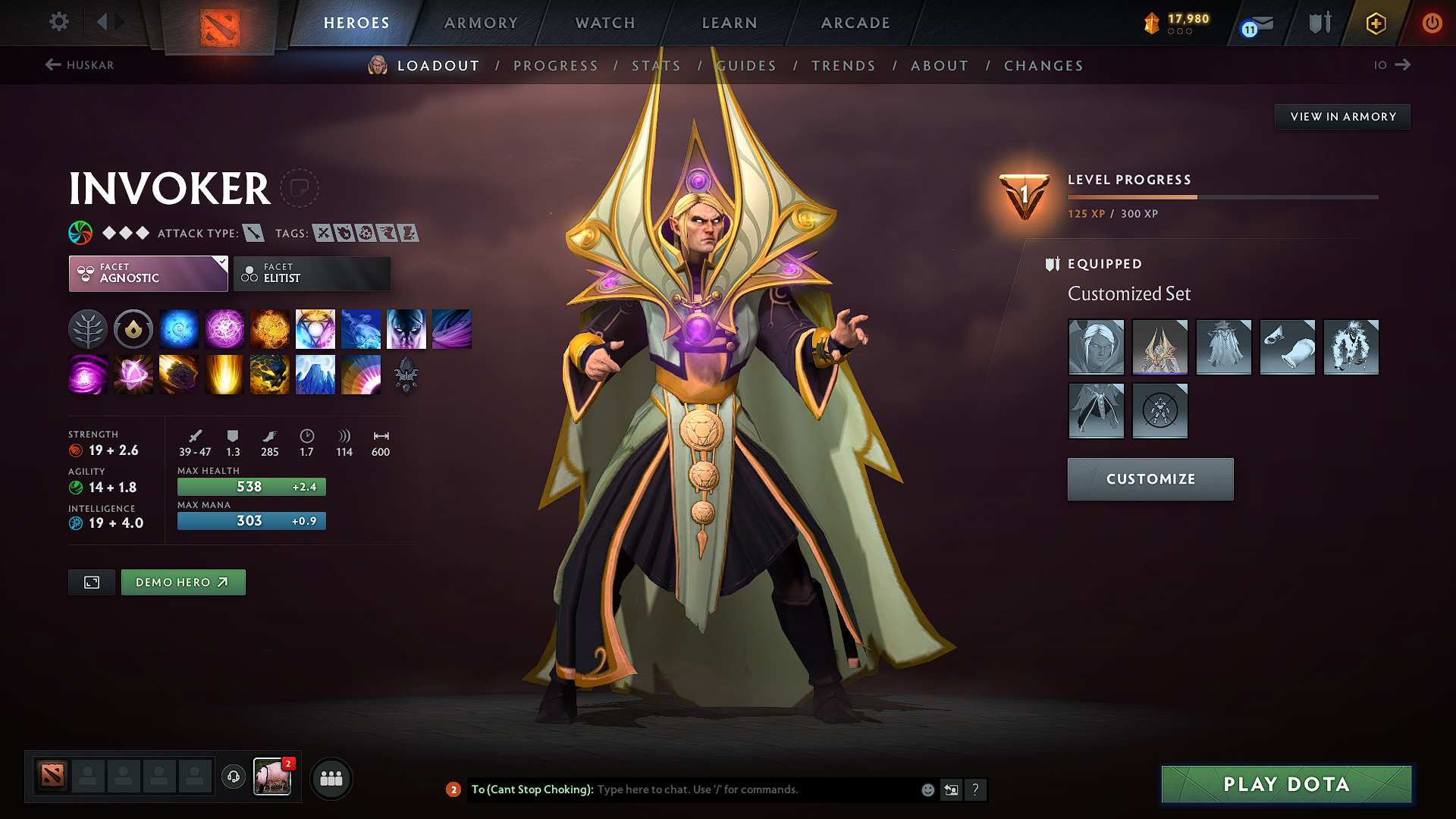The image size is (1456, 819).
Task: Open the notifications envelope with badge 11
Action: pos(1255,23)
